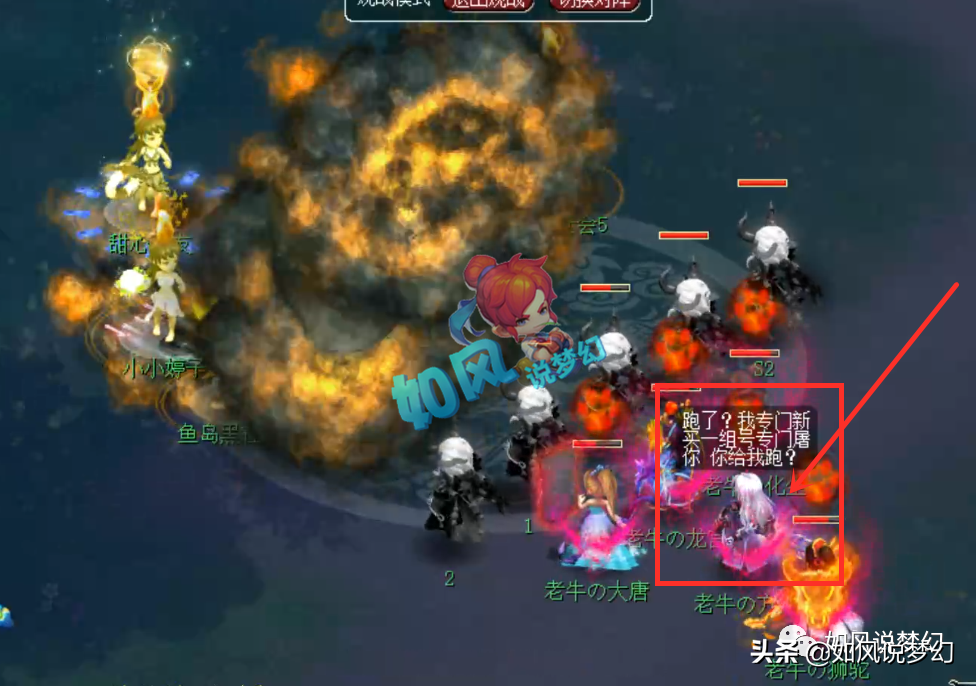The width and height of the screenshot is (976, 686).
Task: Click the 切换对阵 (switch sides) button
Action: (x=594, y=5)
